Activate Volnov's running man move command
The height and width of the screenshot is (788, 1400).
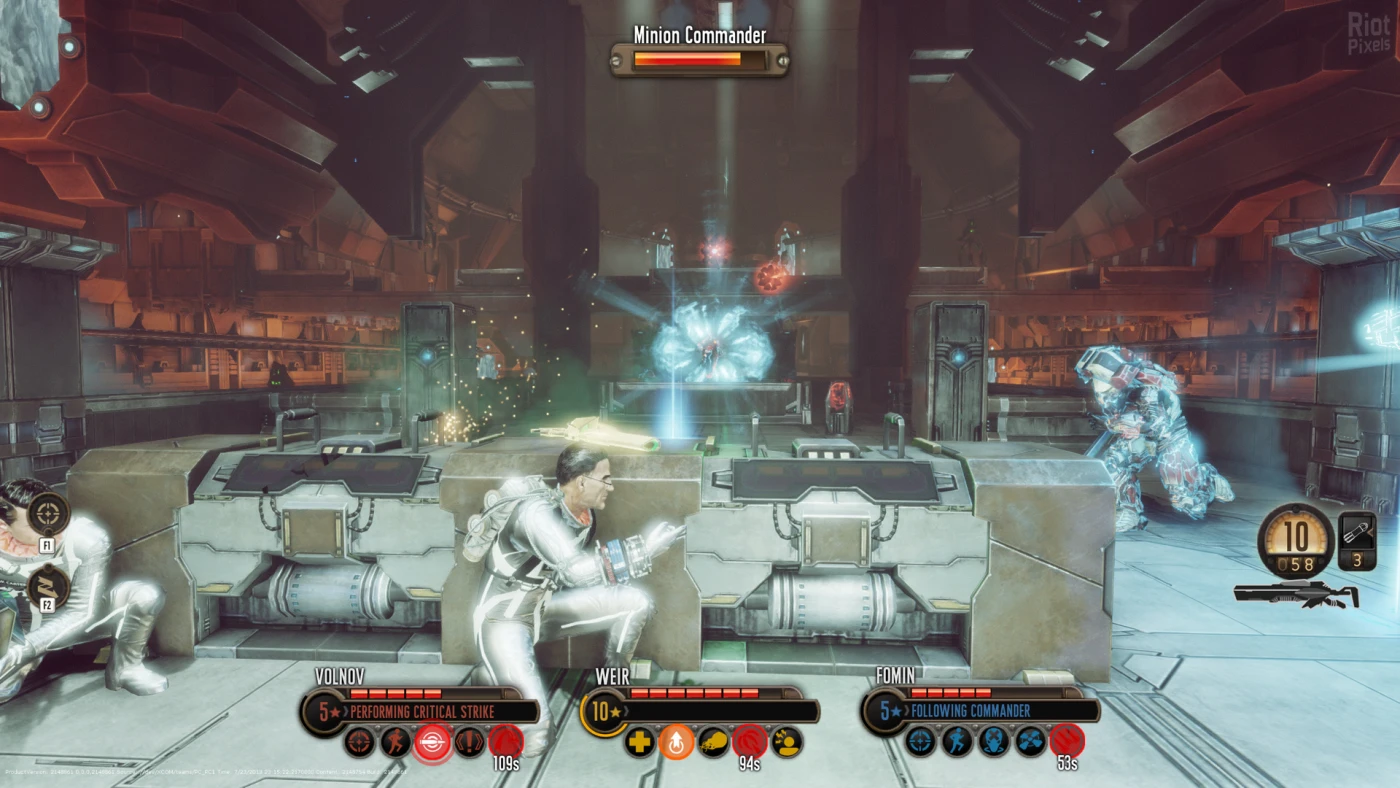tap(396, 742)
